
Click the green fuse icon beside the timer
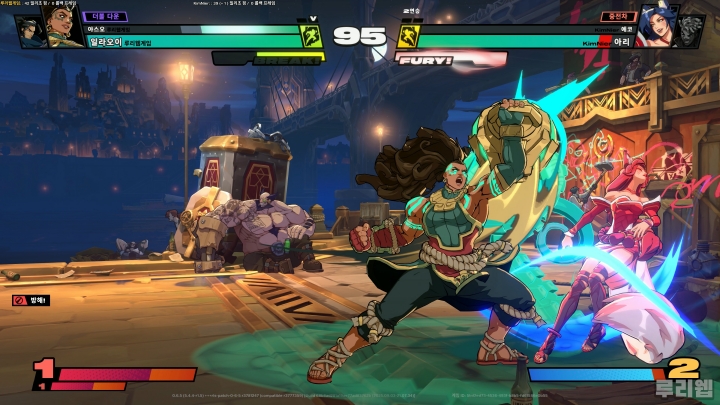[x=312, y=37]
